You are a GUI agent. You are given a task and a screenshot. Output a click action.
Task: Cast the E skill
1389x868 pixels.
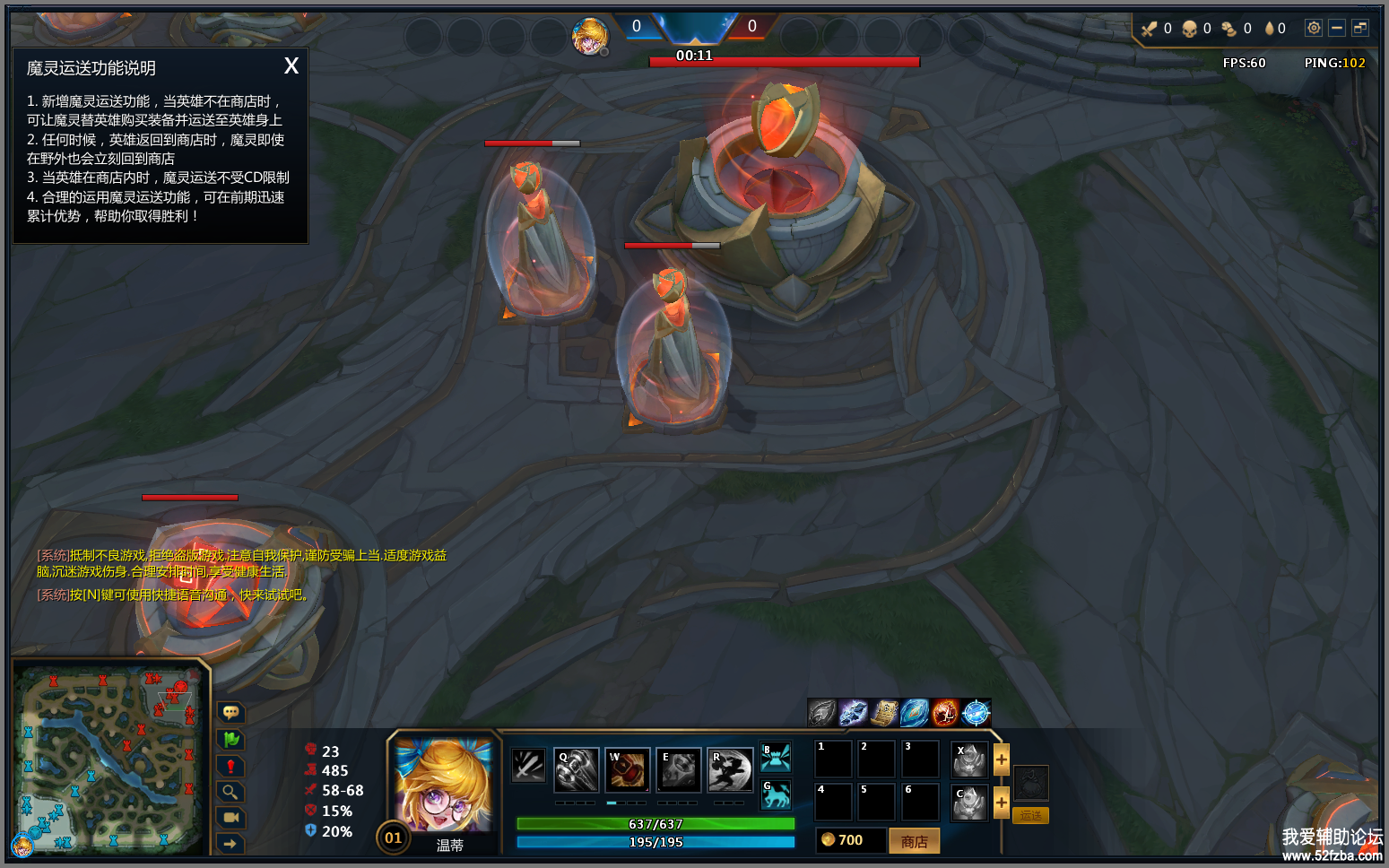pyautogui.click(x=678, y=769)
